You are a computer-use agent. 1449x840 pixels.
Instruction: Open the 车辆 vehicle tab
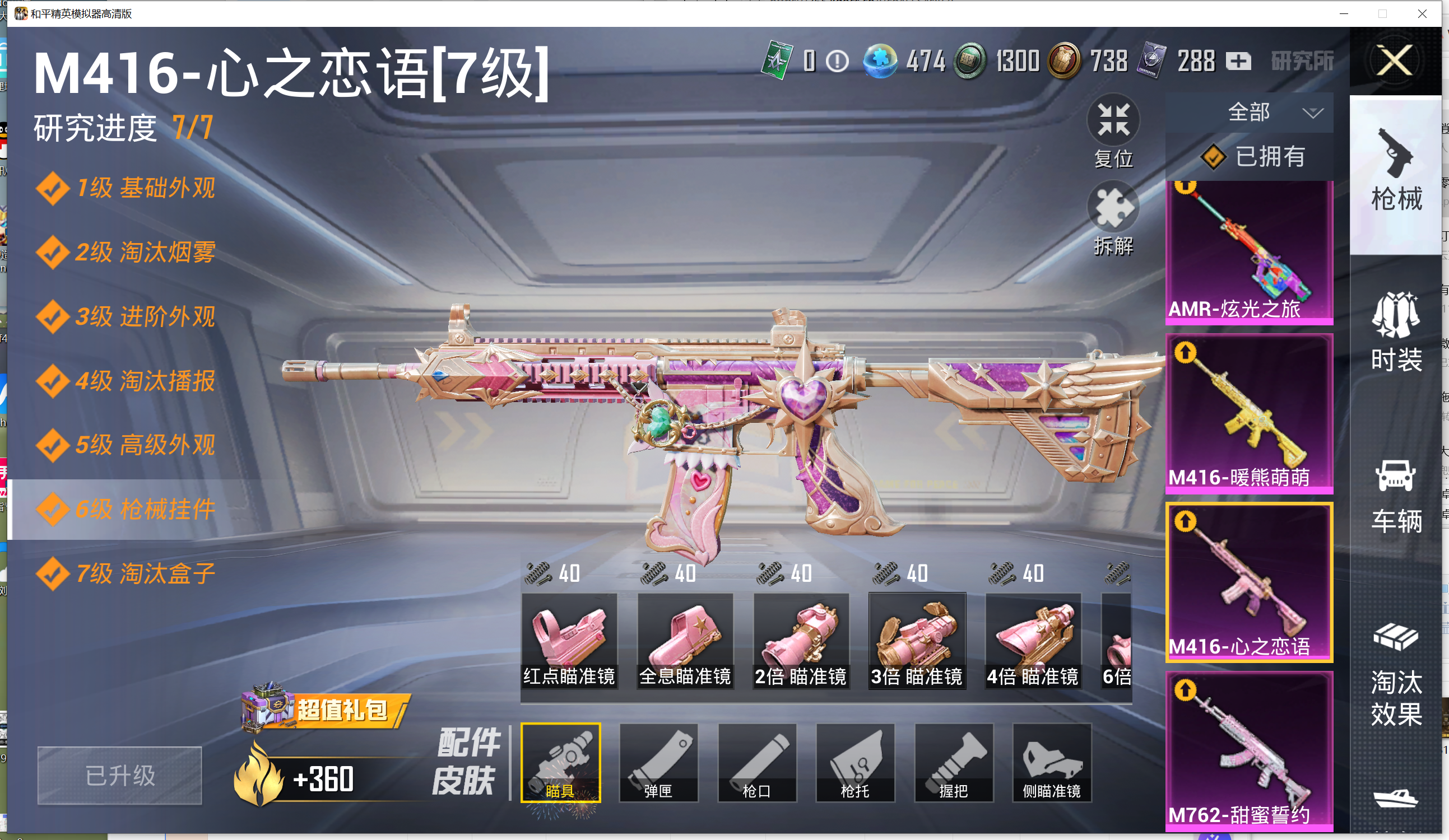(1396, 496)
